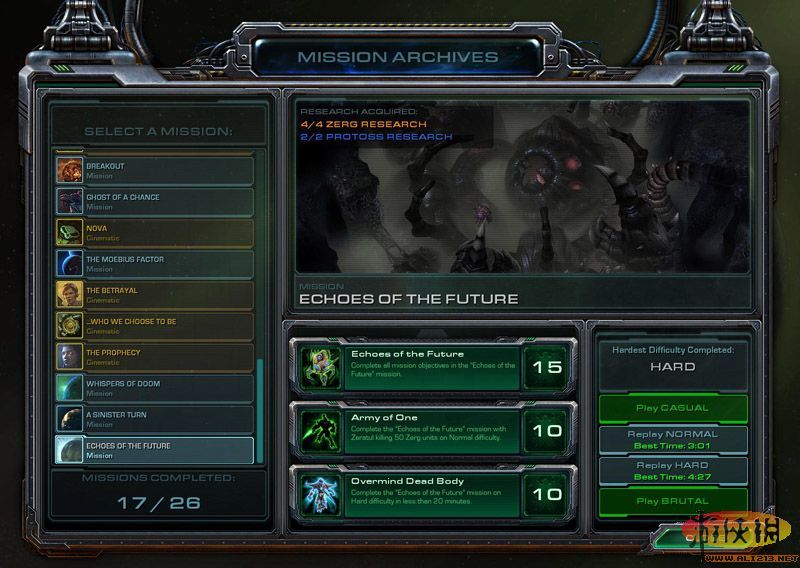Select the Whispers of Doom mission
Image resolution: width=800 pixels, height=568 pixels.
click(155, 387)
